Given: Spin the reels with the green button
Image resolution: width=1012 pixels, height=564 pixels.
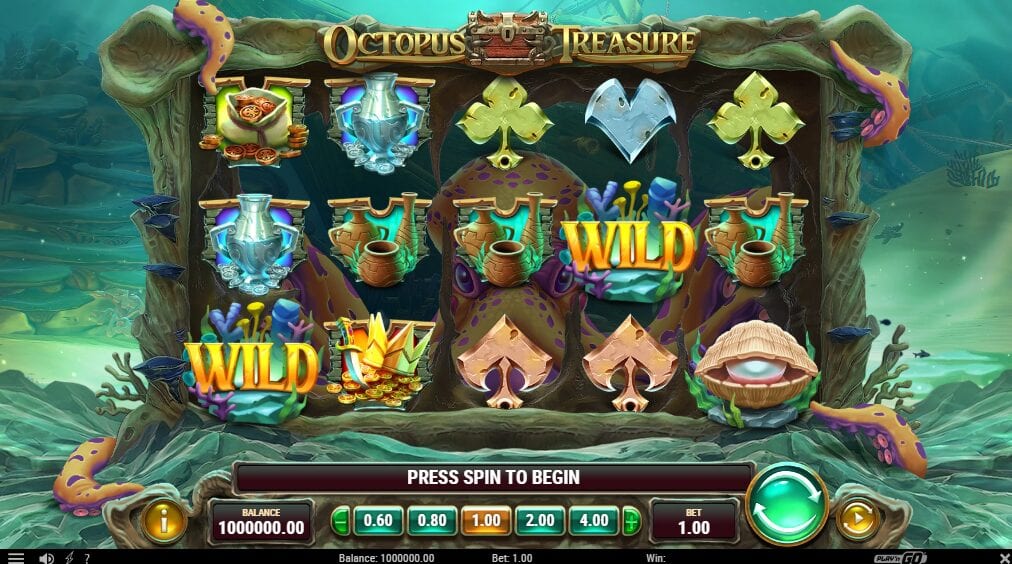Looking at the screenshot, I should pos(786,503).
